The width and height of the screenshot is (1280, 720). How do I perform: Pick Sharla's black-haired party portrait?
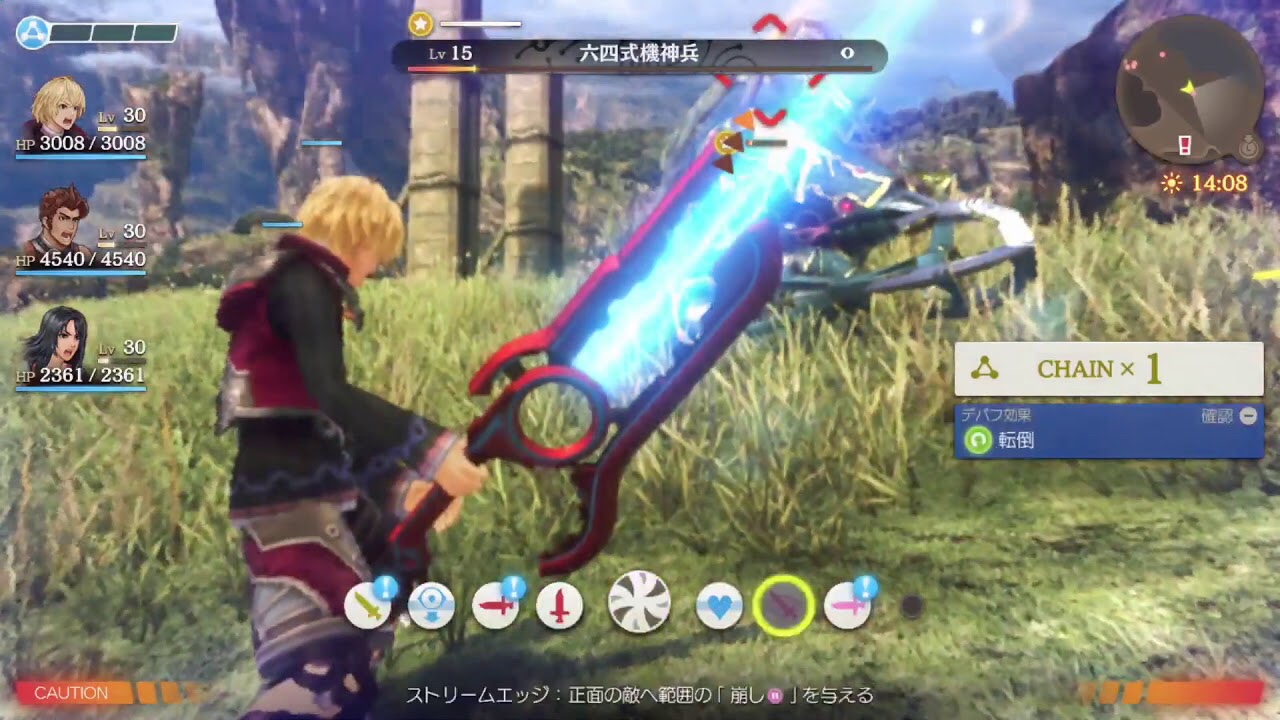[x=60, y=338]
